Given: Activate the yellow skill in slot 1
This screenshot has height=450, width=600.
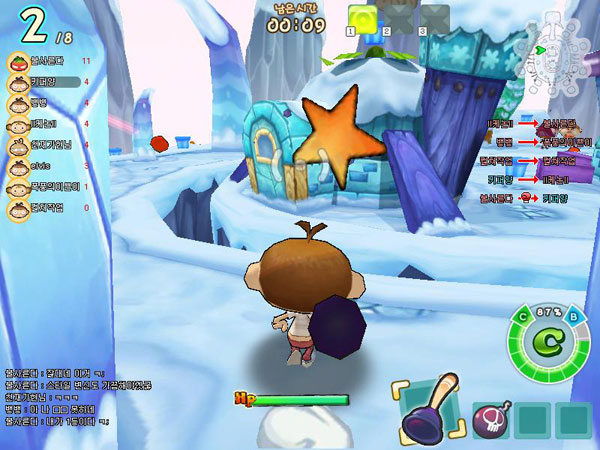Looking at the screenshot, I should 363,17.
